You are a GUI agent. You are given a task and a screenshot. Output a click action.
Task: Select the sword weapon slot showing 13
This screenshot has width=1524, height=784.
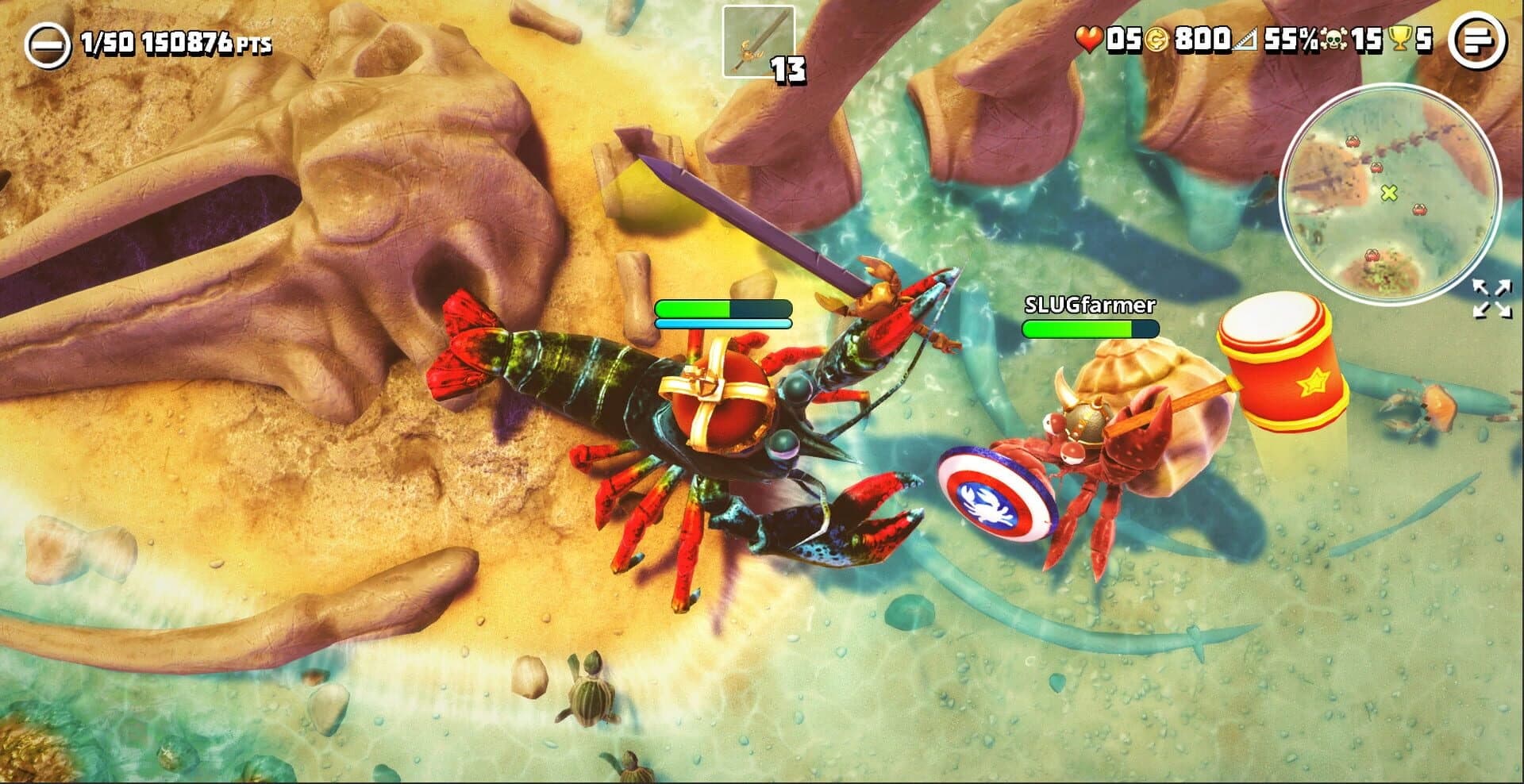758,41
